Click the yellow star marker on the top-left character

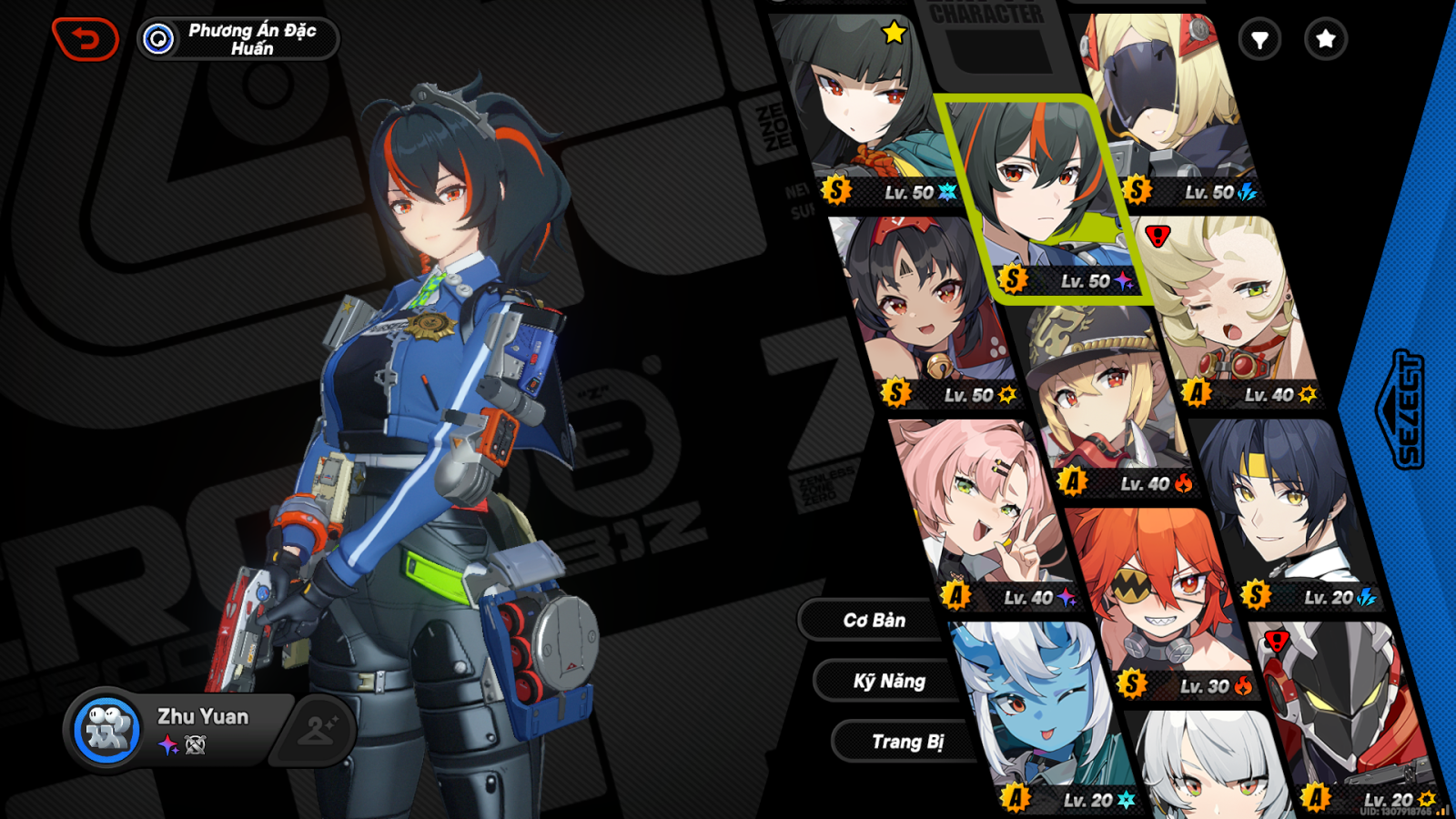(893, 32)
